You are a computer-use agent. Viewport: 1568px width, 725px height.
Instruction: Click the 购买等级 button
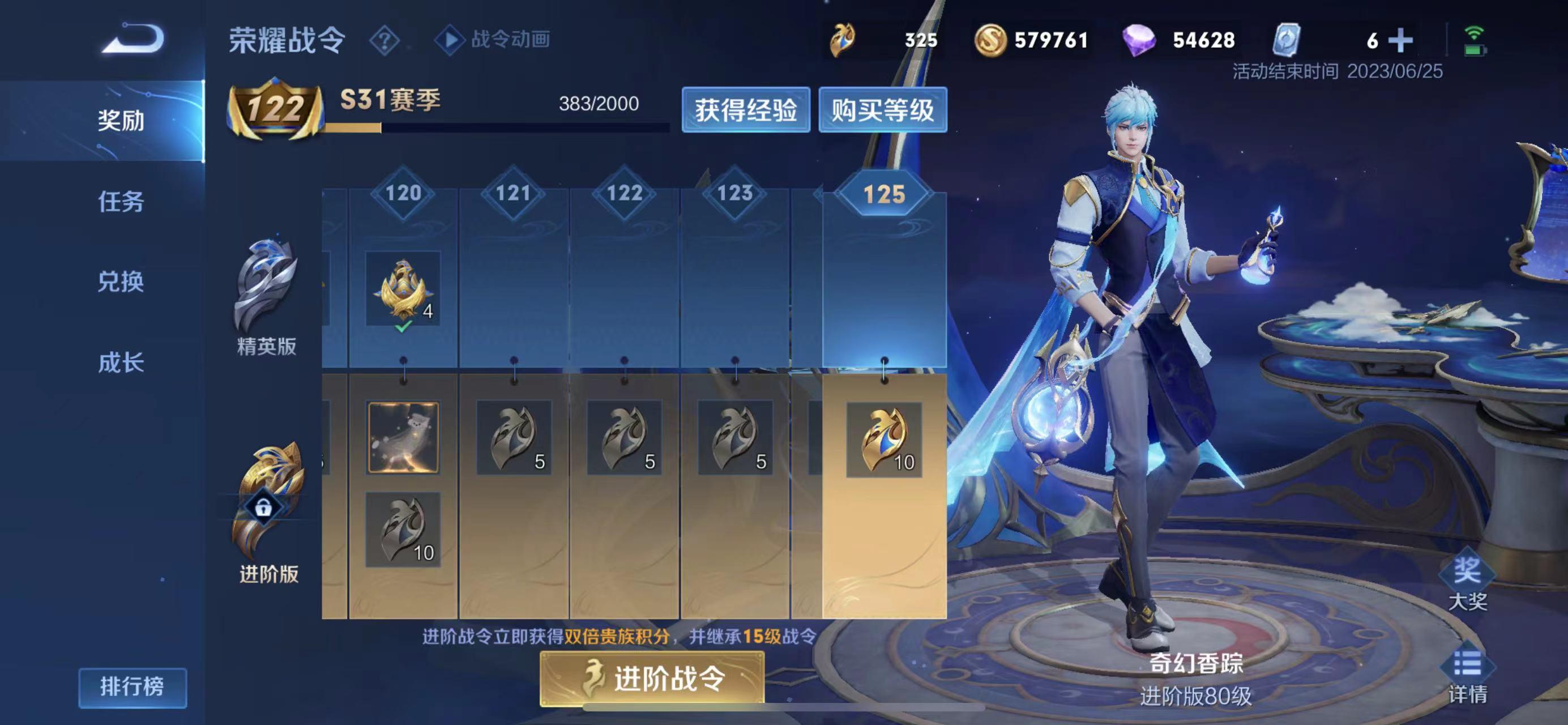coord(883,110)
